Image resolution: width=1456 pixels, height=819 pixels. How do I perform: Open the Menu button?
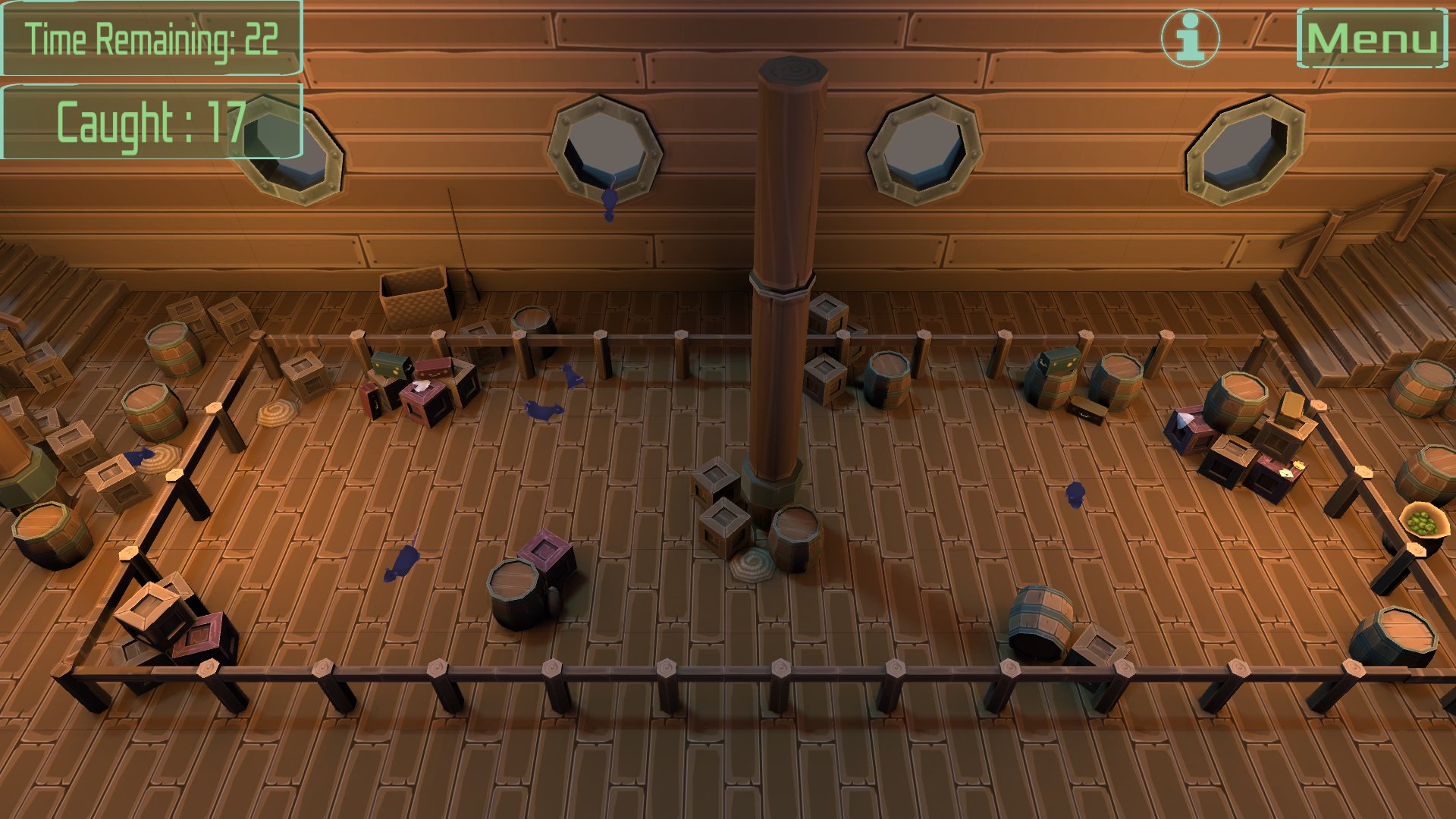tap(1372, 39)
